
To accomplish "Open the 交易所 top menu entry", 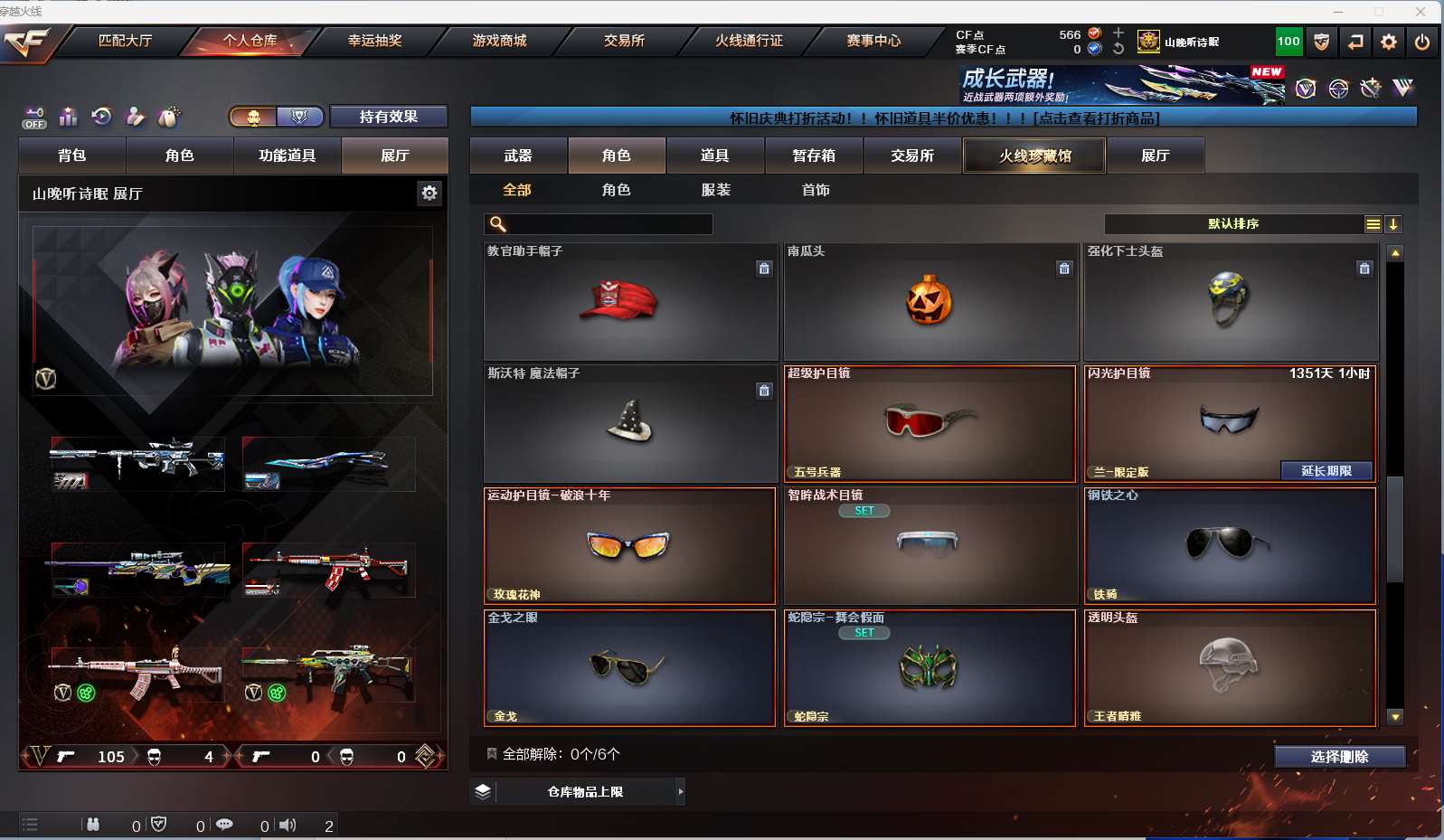I will (624, 41).
